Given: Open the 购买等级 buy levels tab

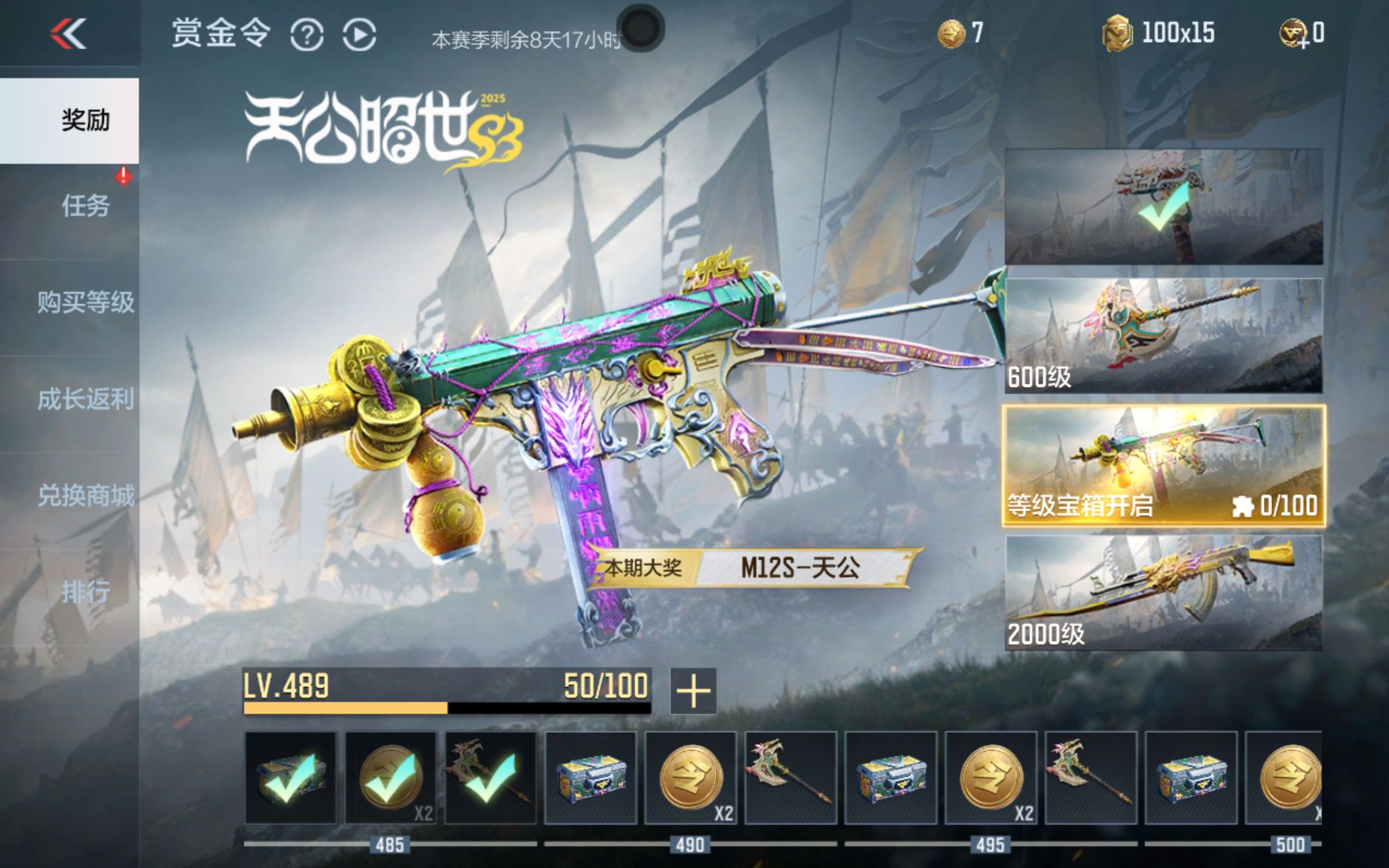Looking at the screenshot, I should pos(85,302).
